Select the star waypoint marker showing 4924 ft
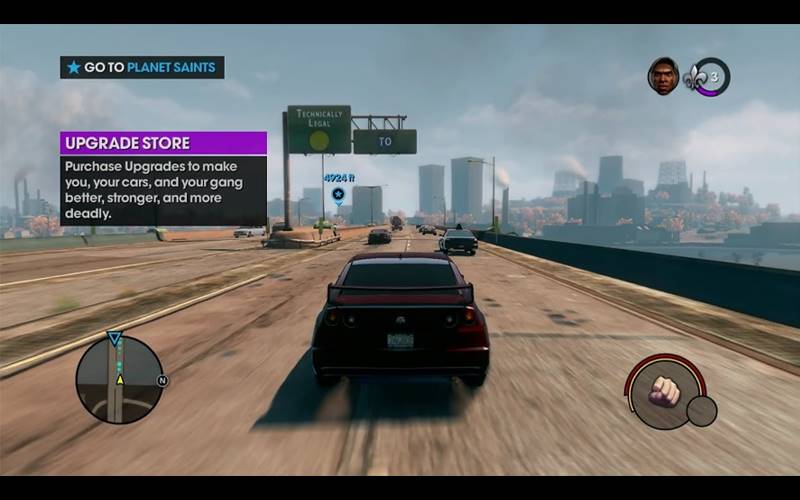The image size is (800, 500). tap(338, 194)
